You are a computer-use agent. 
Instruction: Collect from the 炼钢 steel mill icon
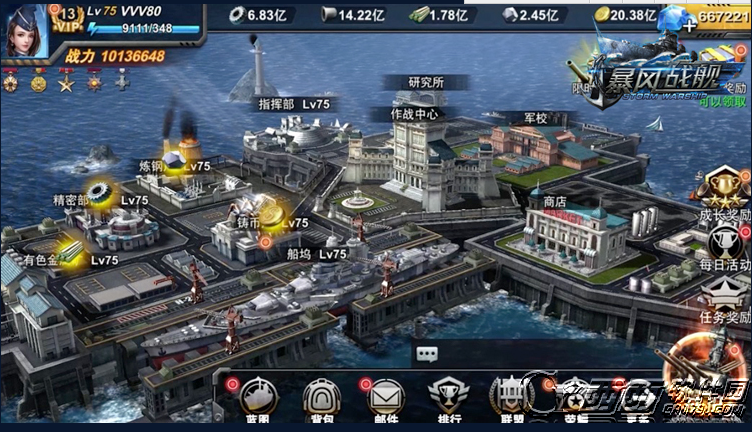pyautogui.click(x=176, y=162)
